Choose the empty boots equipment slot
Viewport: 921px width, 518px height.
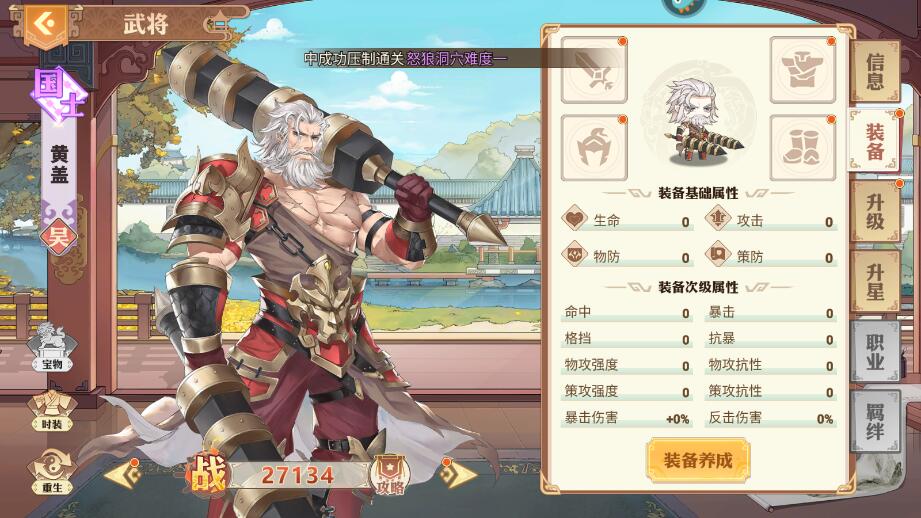(802, 147)
